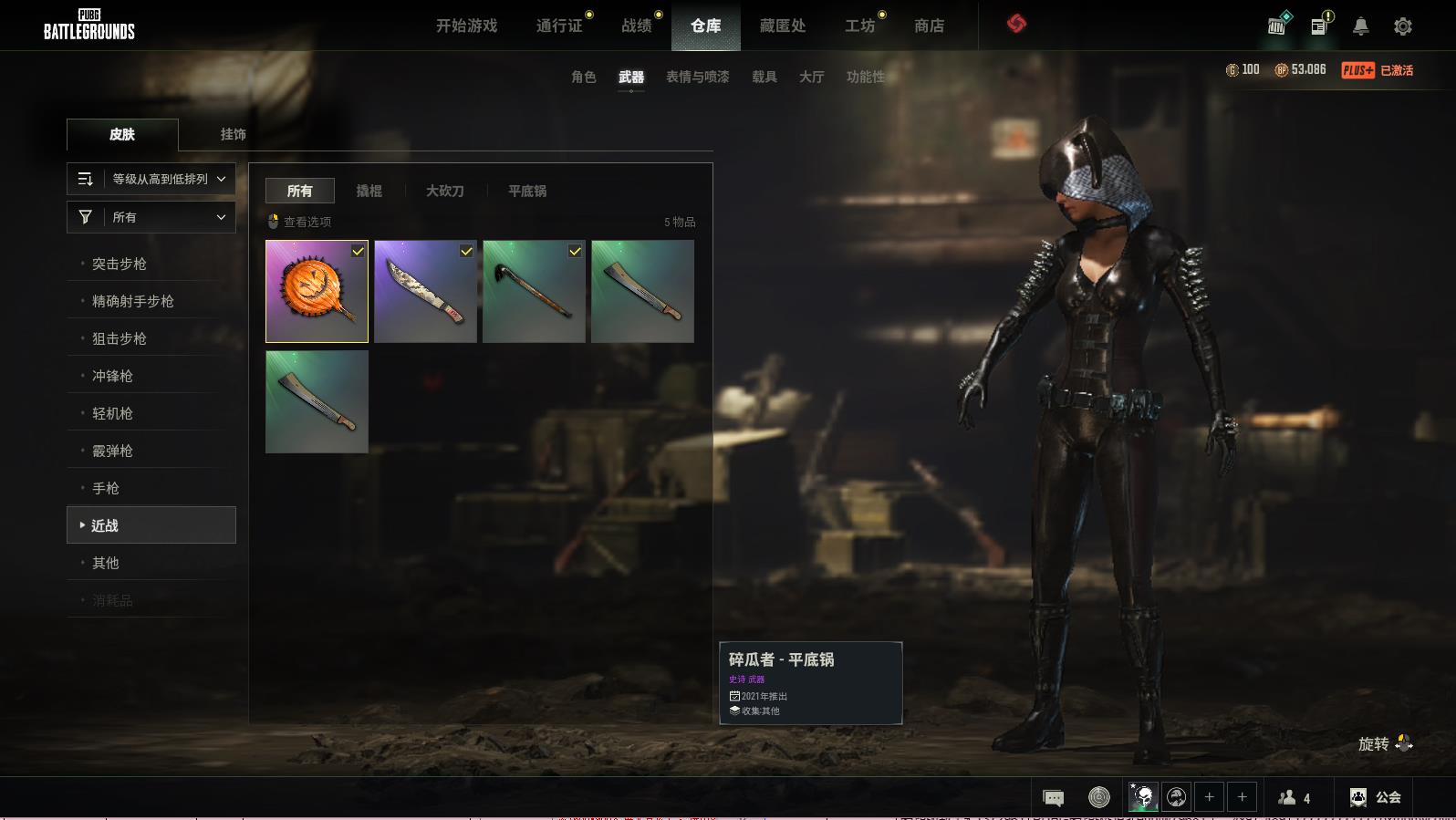The height and width of the screenshot is (820, 1456).
Task: Open notifications bell icon
Action: click(1360, 26)
